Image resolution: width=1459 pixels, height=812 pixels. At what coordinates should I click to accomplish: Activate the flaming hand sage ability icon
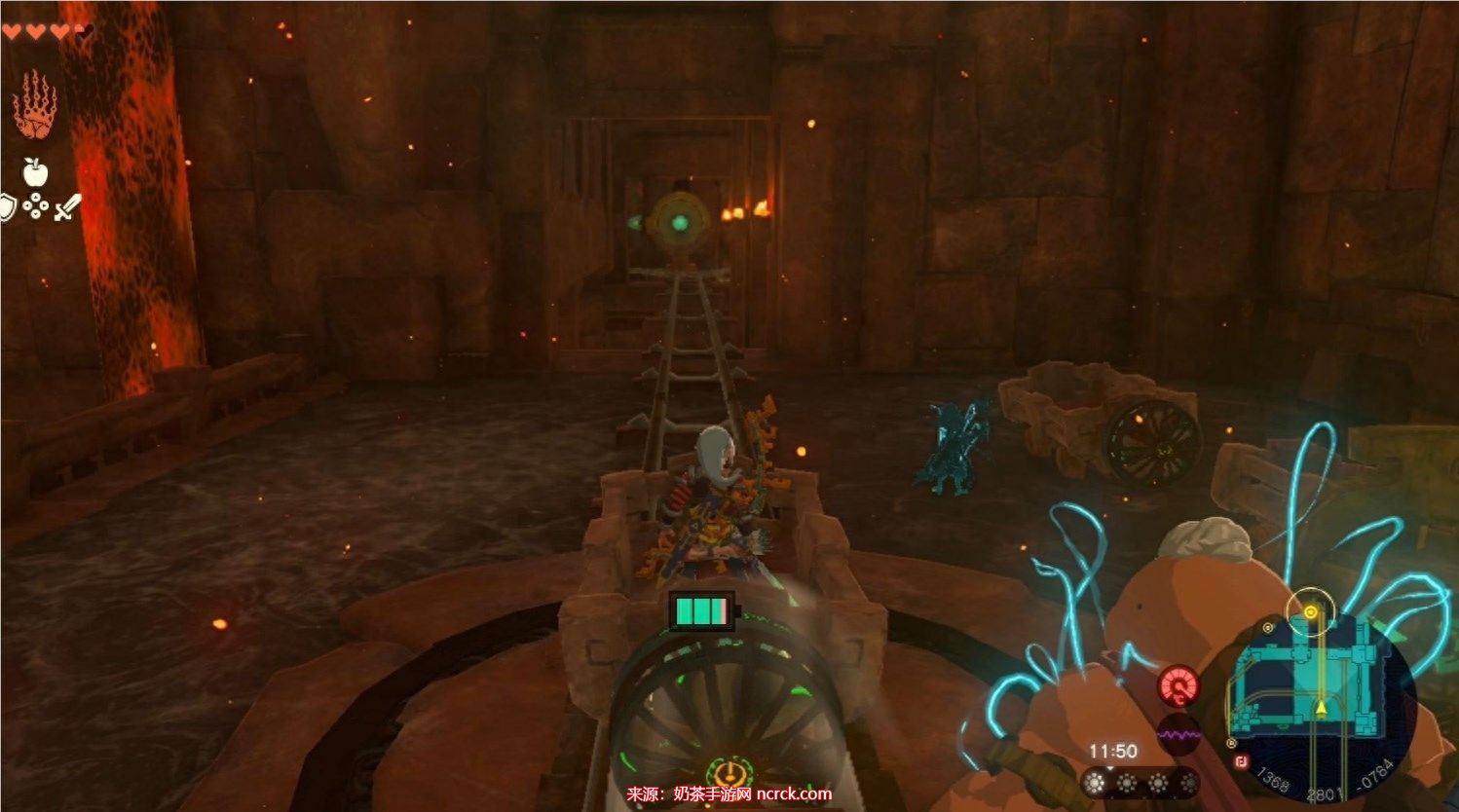[35, 105]
